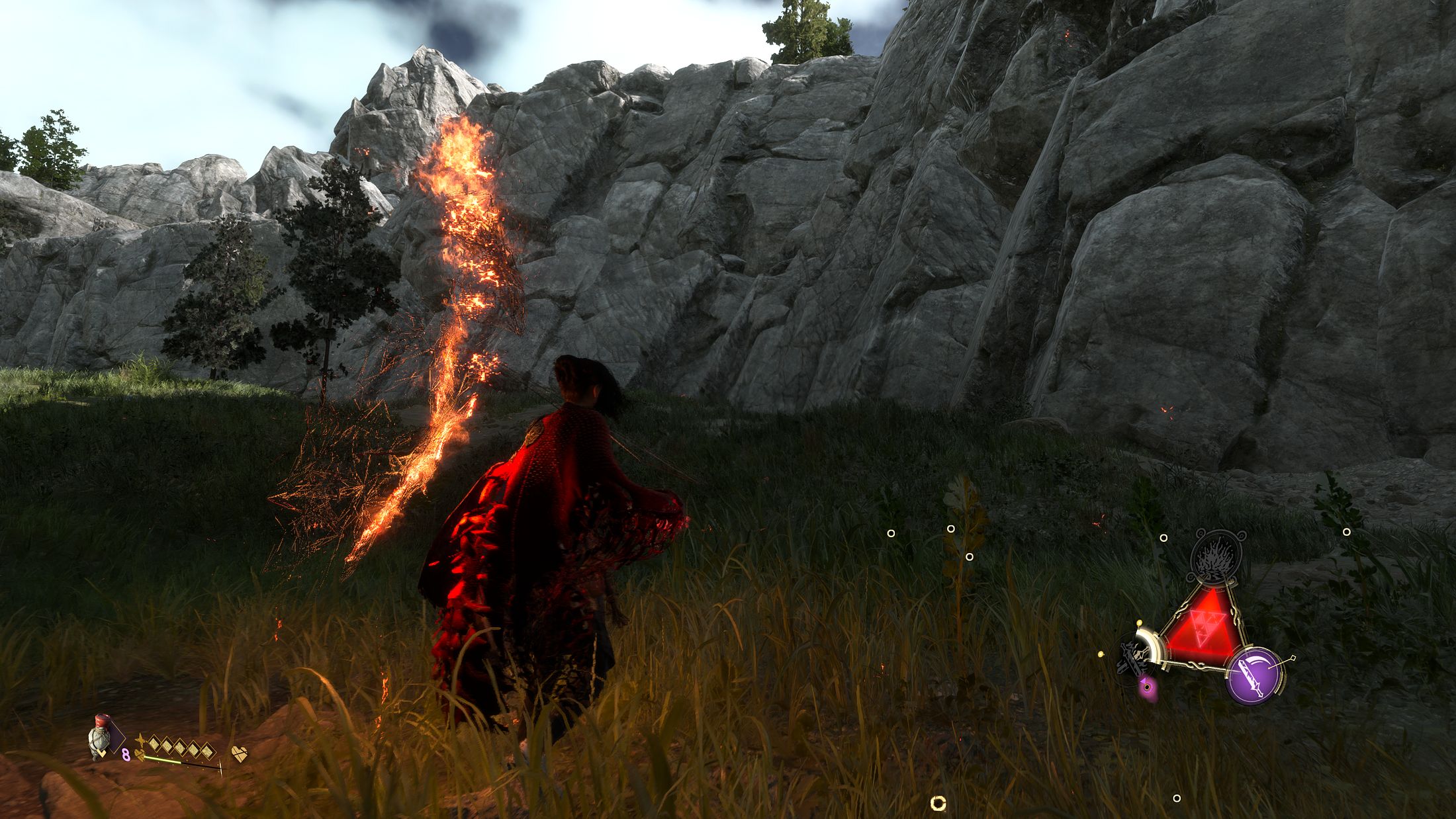Screen dimensions: 1456x819
Task: Select the purple sword spell icon
Action: (x=1254, y=675)
